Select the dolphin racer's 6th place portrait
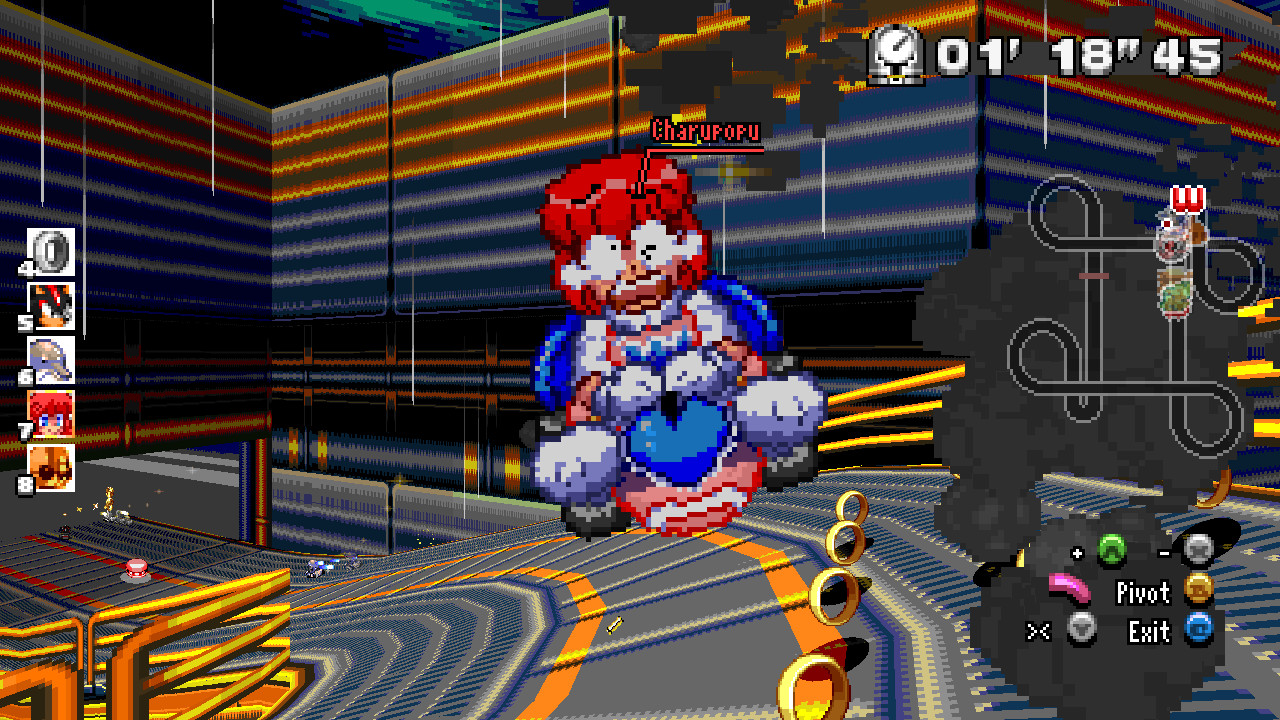Screen dimensions: 1280x720 point(52,363)
